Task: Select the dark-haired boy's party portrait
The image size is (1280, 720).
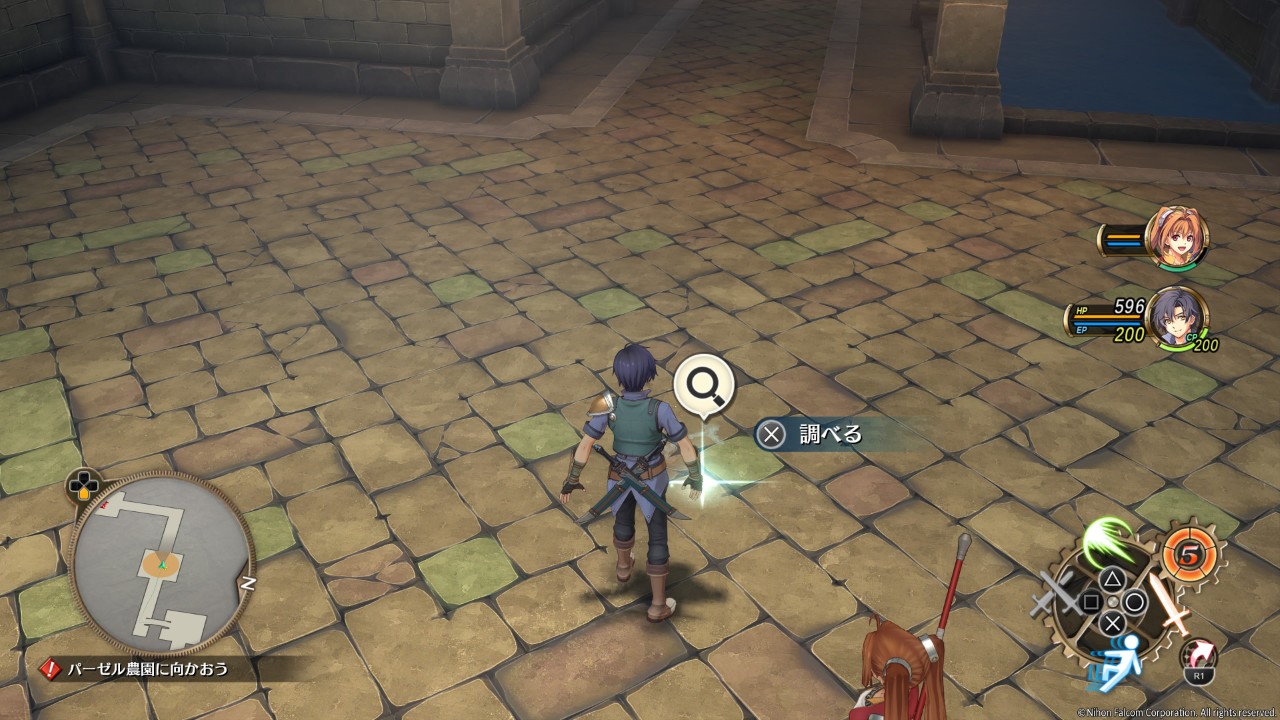Action: click(1176, 317)
